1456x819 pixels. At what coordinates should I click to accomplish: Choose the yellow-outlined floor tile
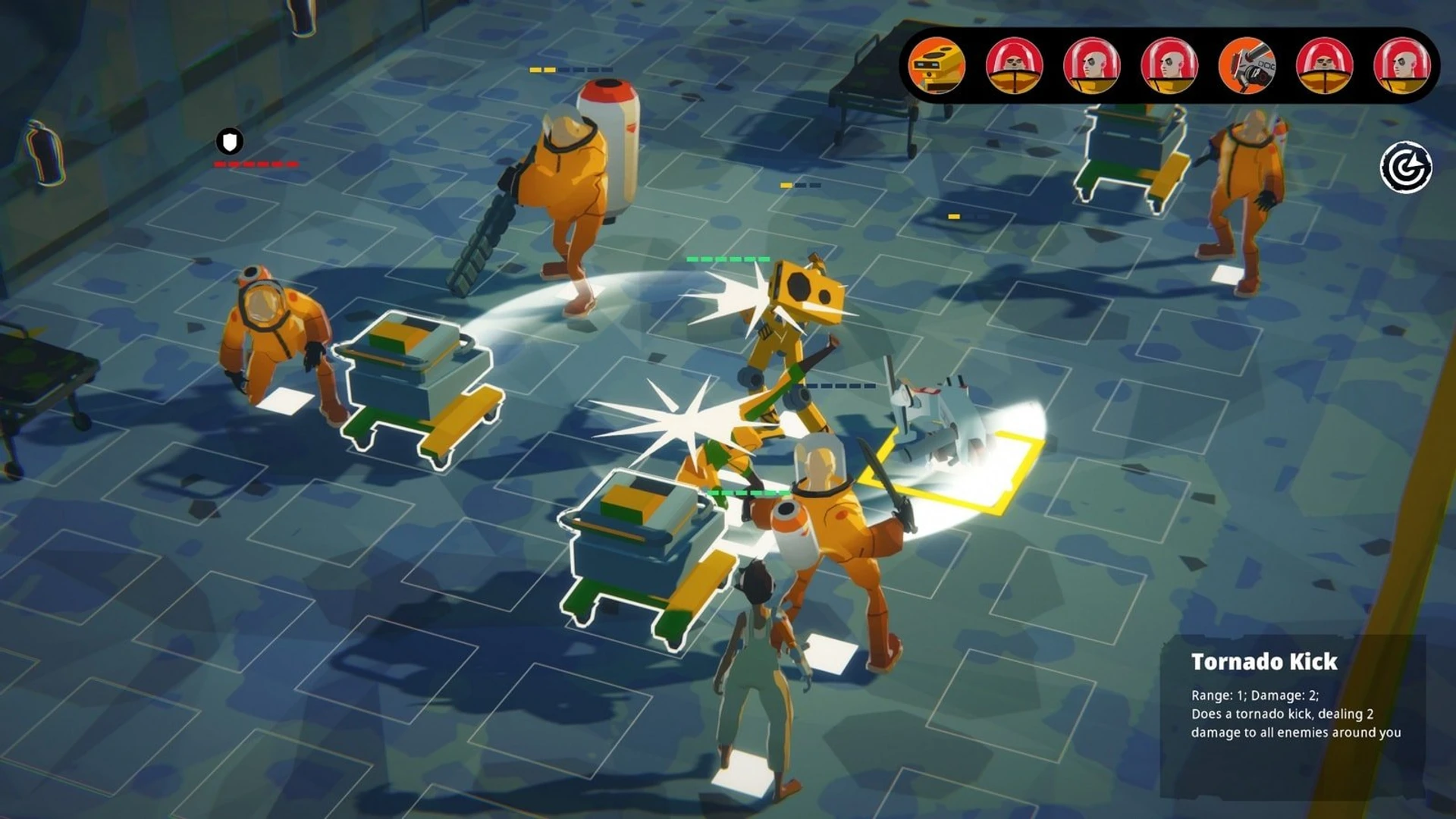tap(957, 470)
